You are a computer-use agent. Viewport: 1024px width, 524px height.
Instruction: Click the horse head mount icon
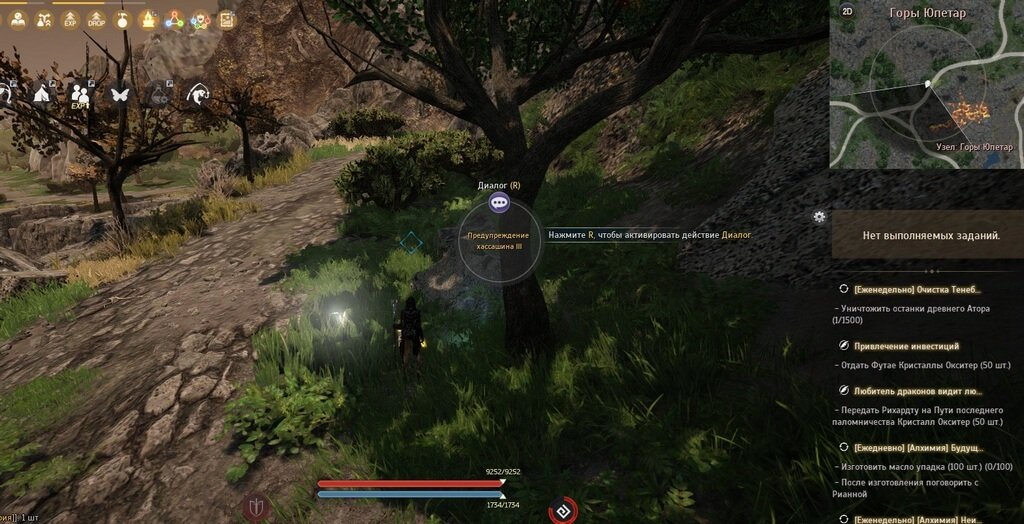(x=198, y=93)
